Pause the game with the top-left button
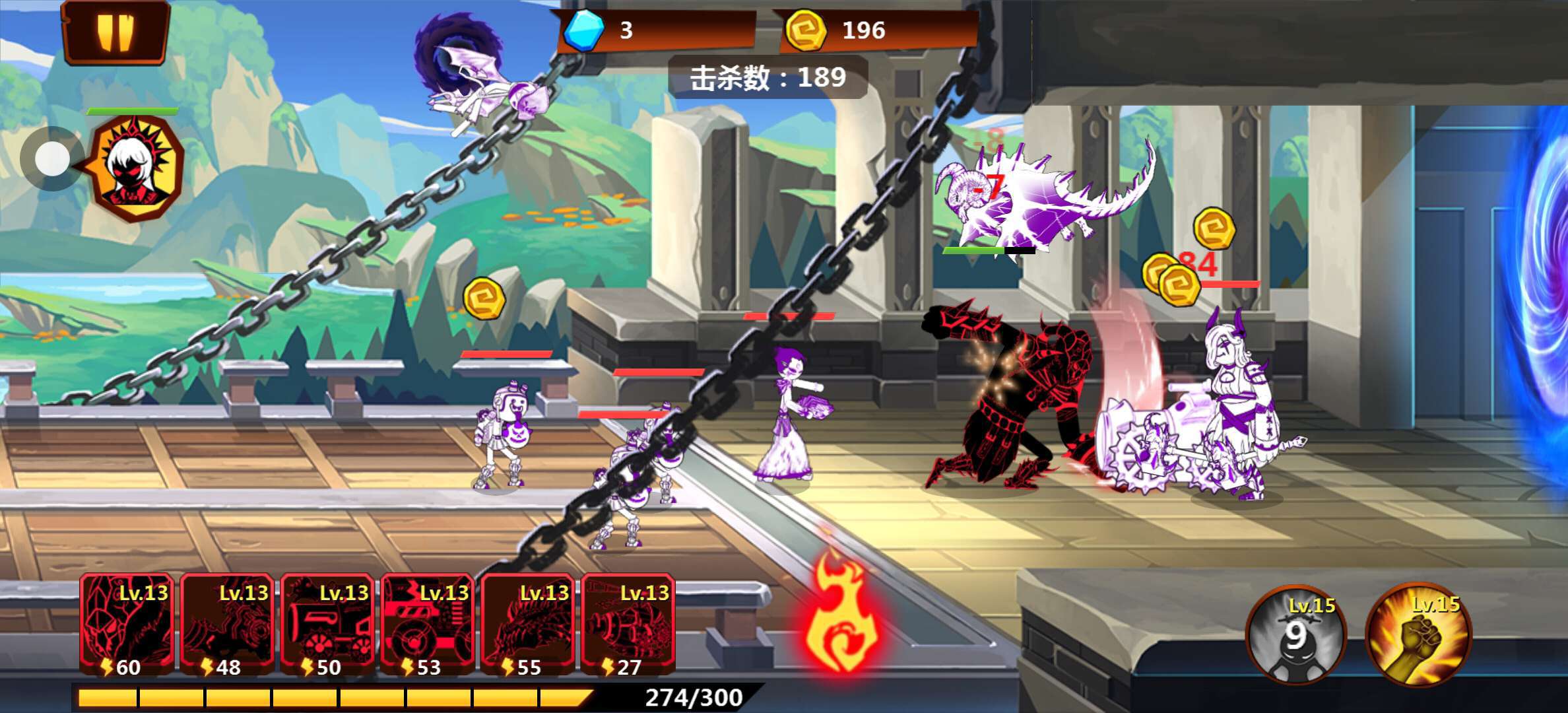 coord(115,32)
